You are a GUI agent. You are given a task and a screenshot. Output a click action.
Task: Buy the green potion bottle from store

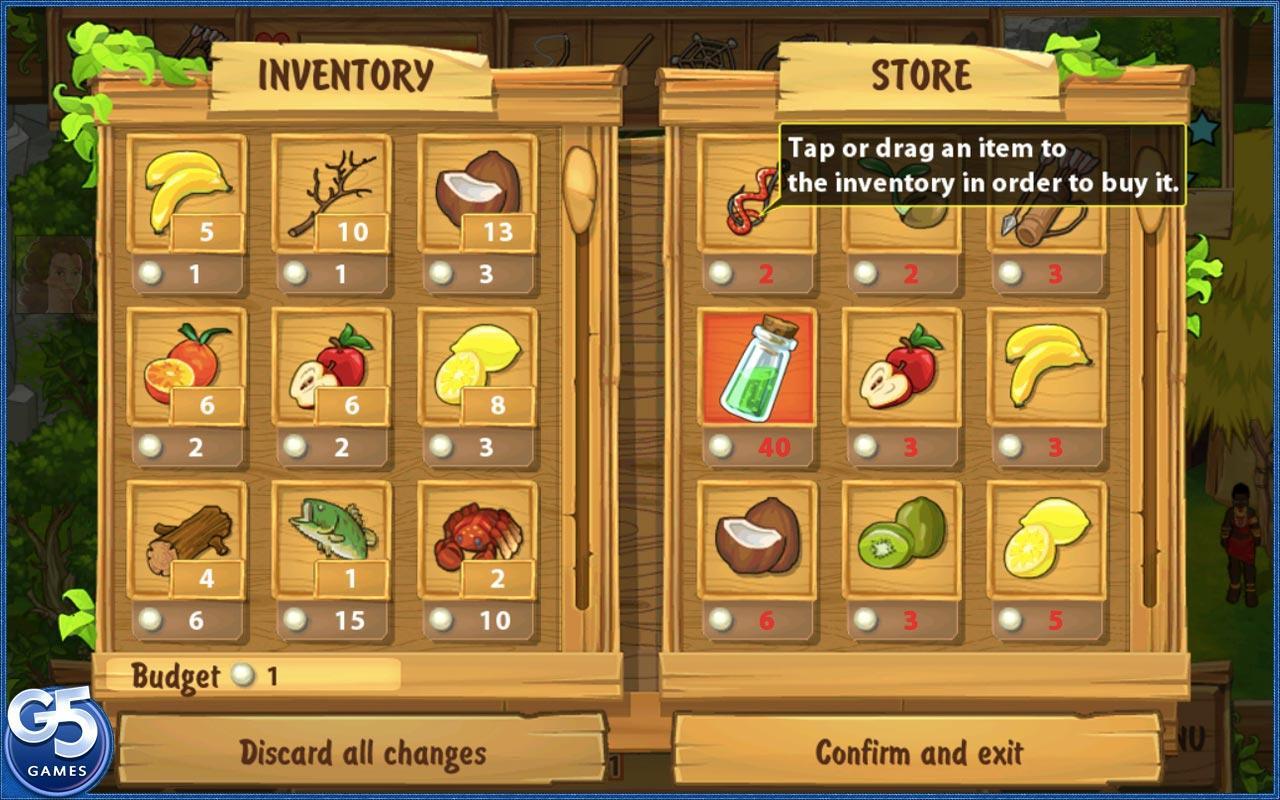pyautogui.click(x=757, y=365)
